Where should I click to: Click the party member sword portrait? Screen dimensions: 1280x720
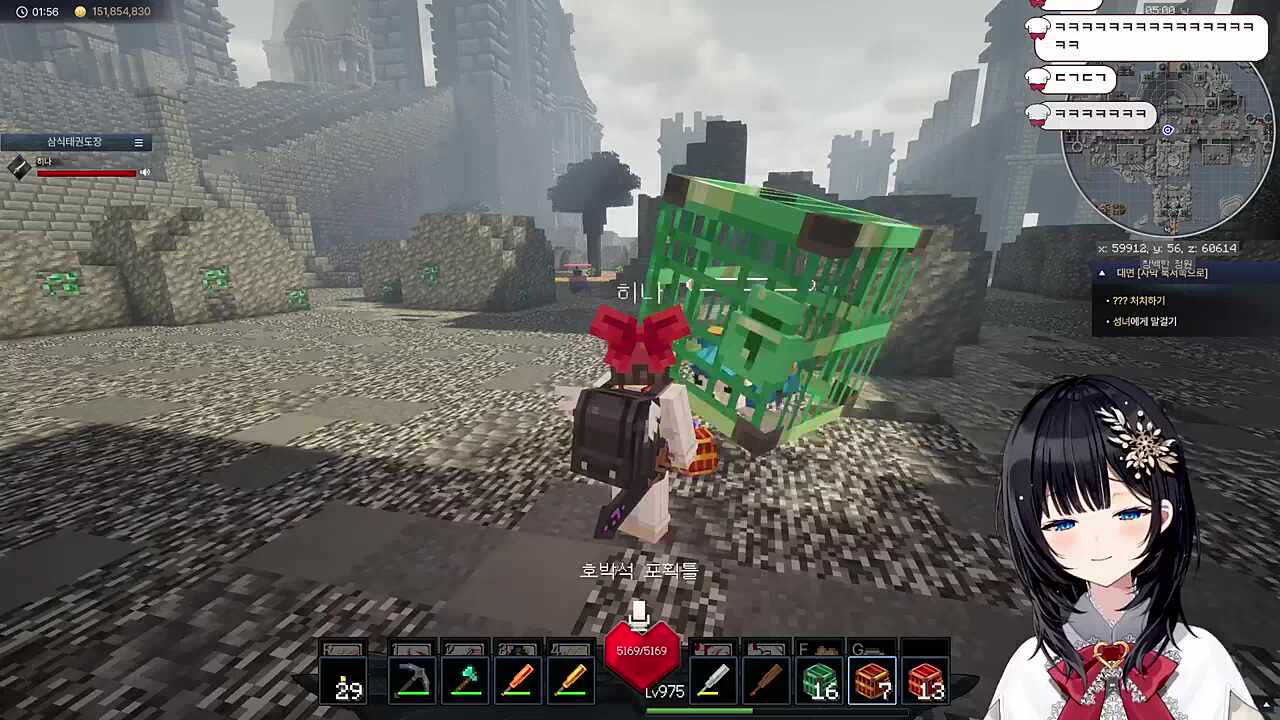click(x=19, y=168)
